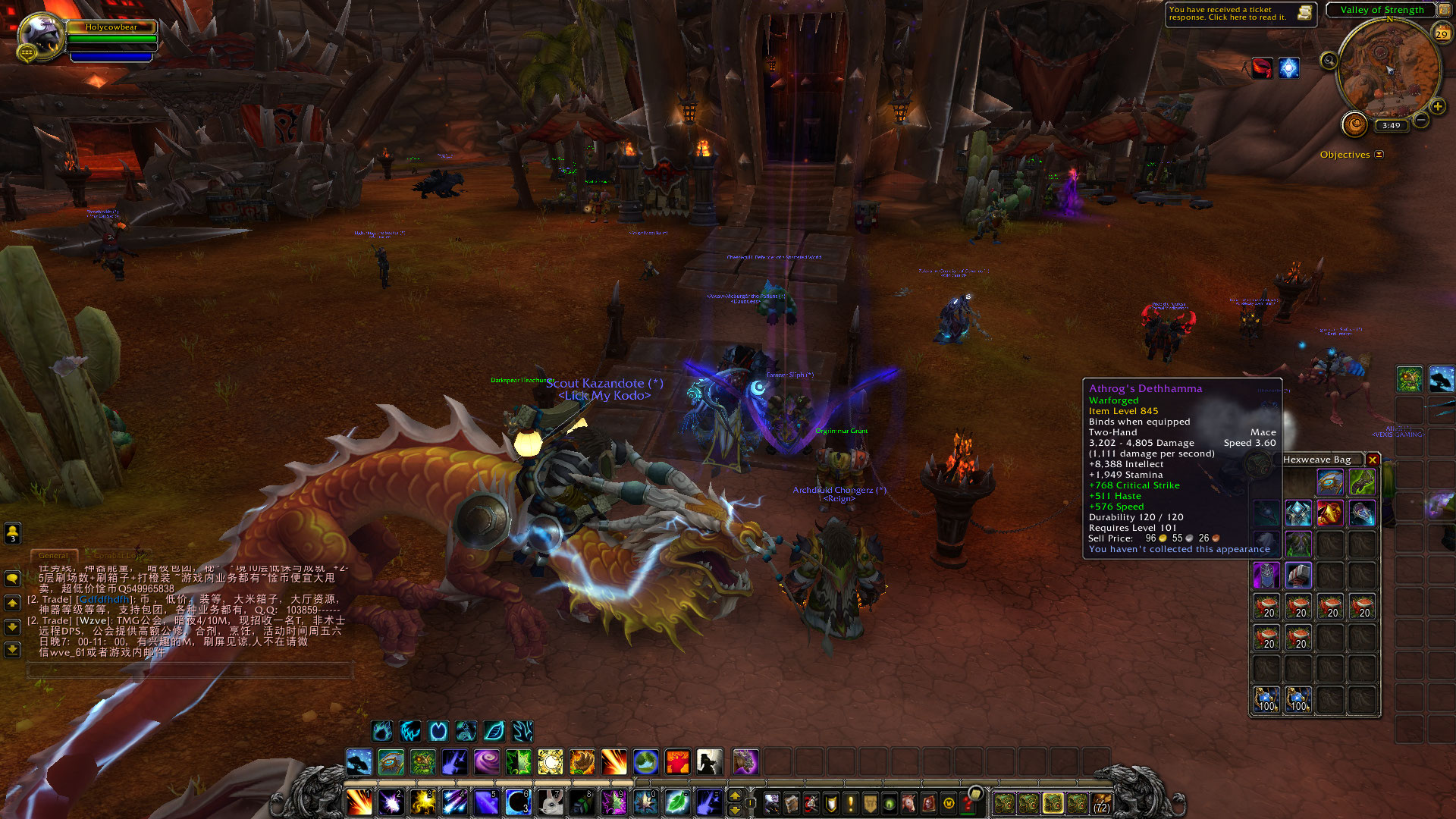Select the red-and-gold armor item in bag
The width and height of the screenshot is (1456, 819).
[x=1329, y=513]
